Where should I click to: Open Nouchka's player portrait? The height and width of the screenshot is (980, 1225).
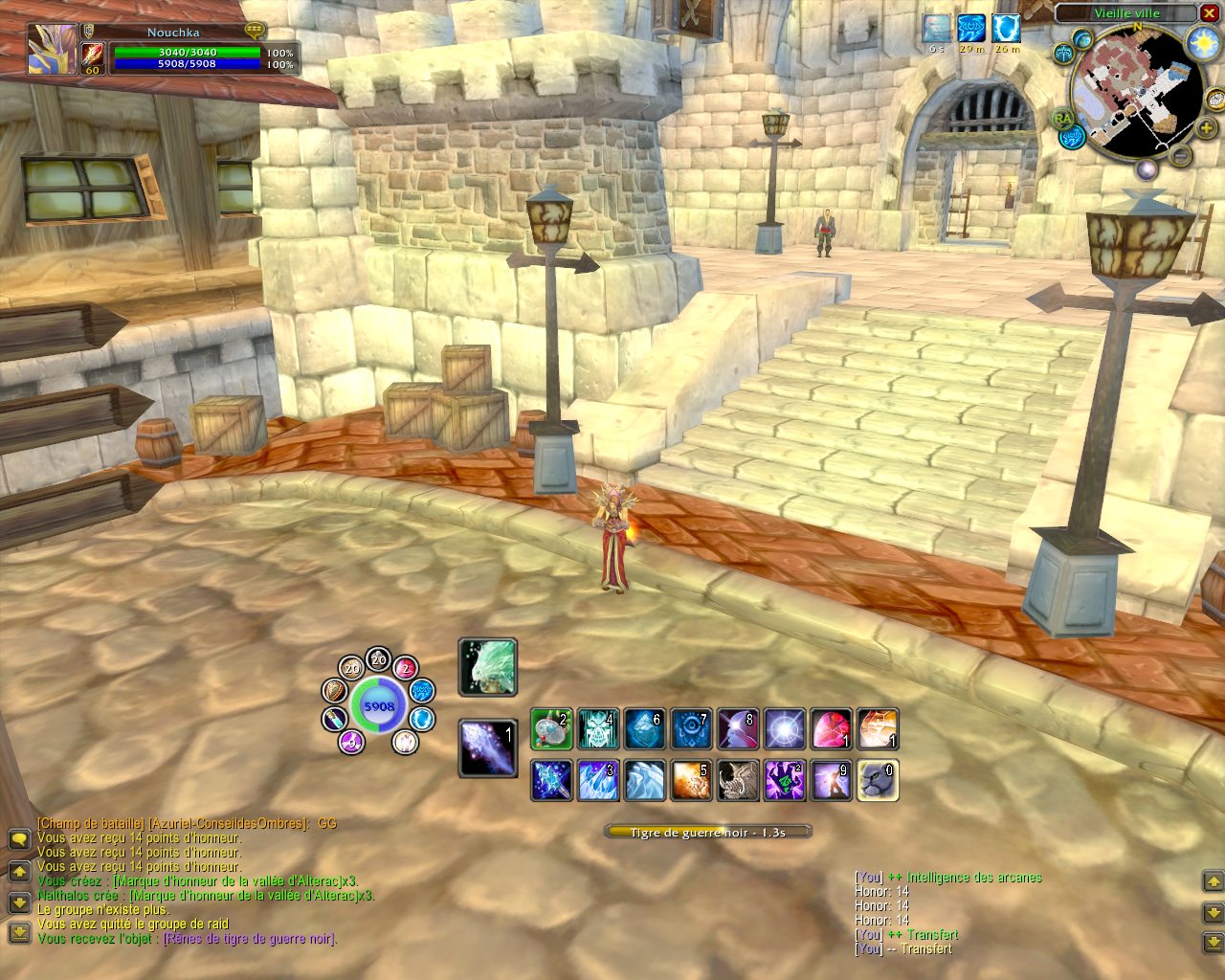53,49
